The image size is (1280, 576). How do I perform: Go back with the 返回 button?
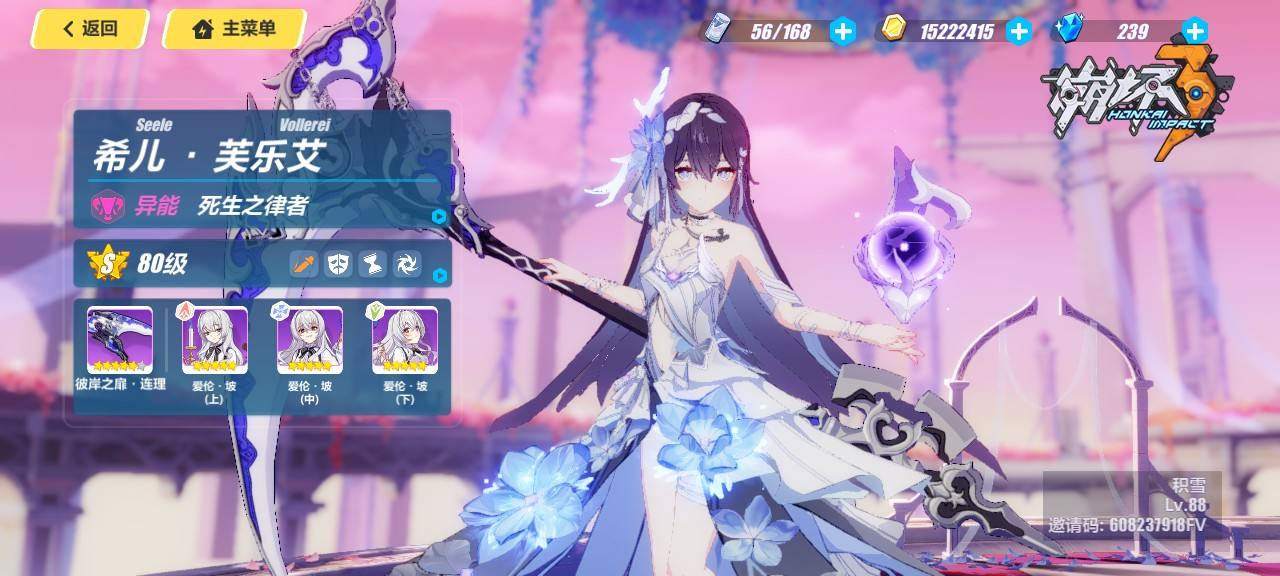[x=89, y=29]
